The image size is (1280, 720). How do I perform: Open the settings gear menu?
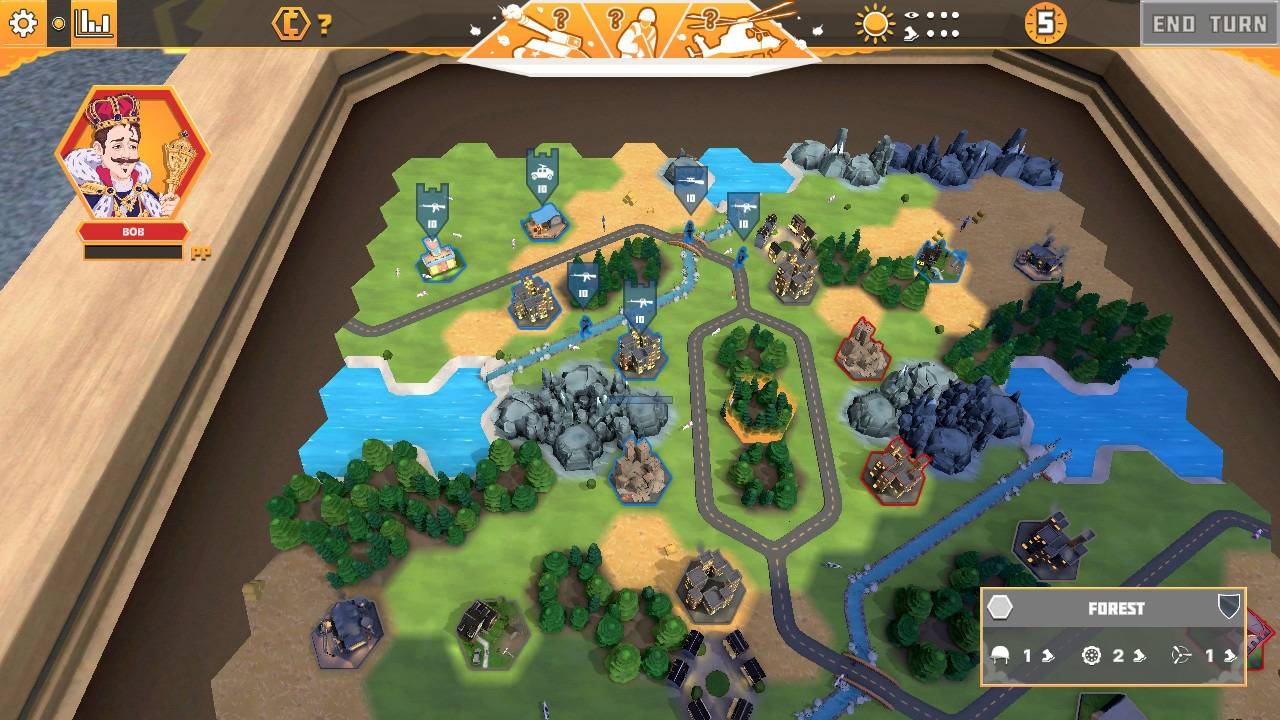23,23
